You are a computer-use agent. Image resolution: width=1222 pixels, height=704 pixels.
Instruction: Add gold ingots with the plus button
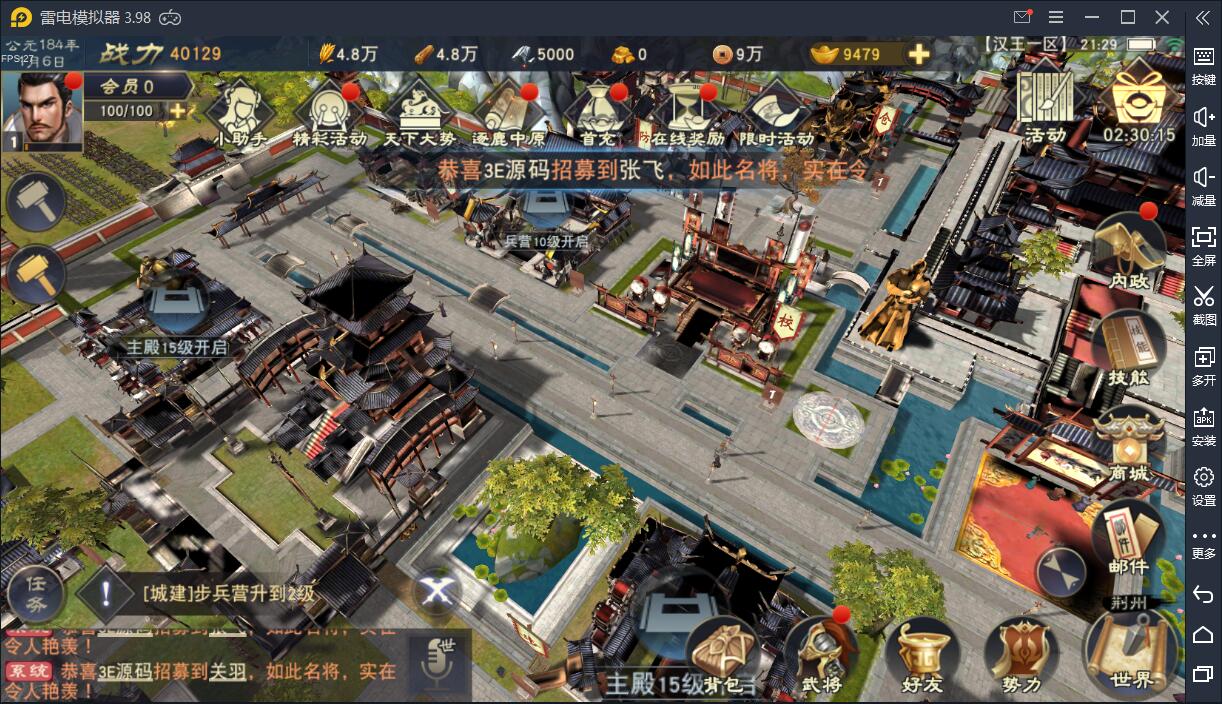918,54
